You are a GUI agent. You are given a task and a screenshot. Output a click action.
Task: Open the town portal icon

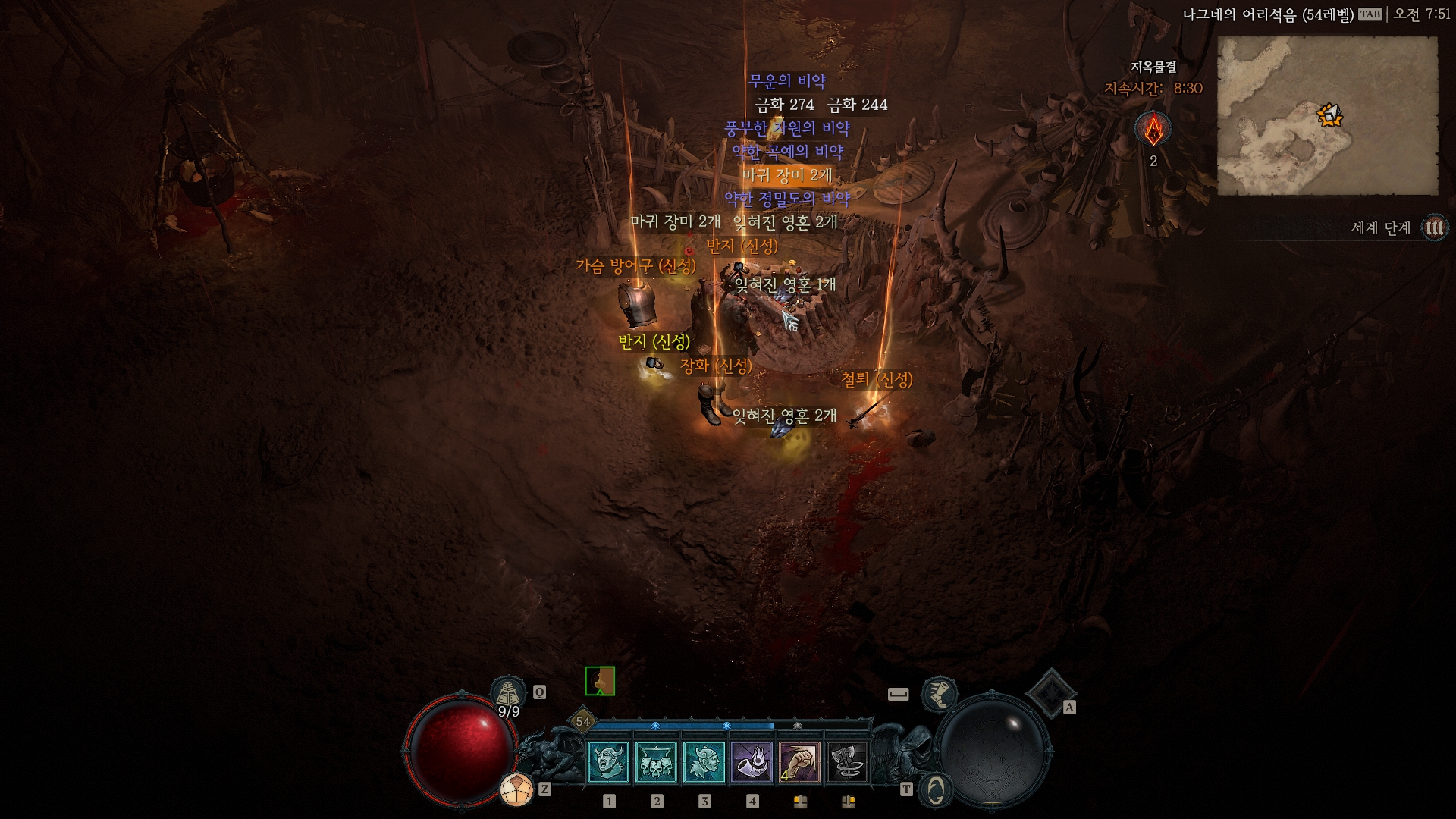[936, 790]
